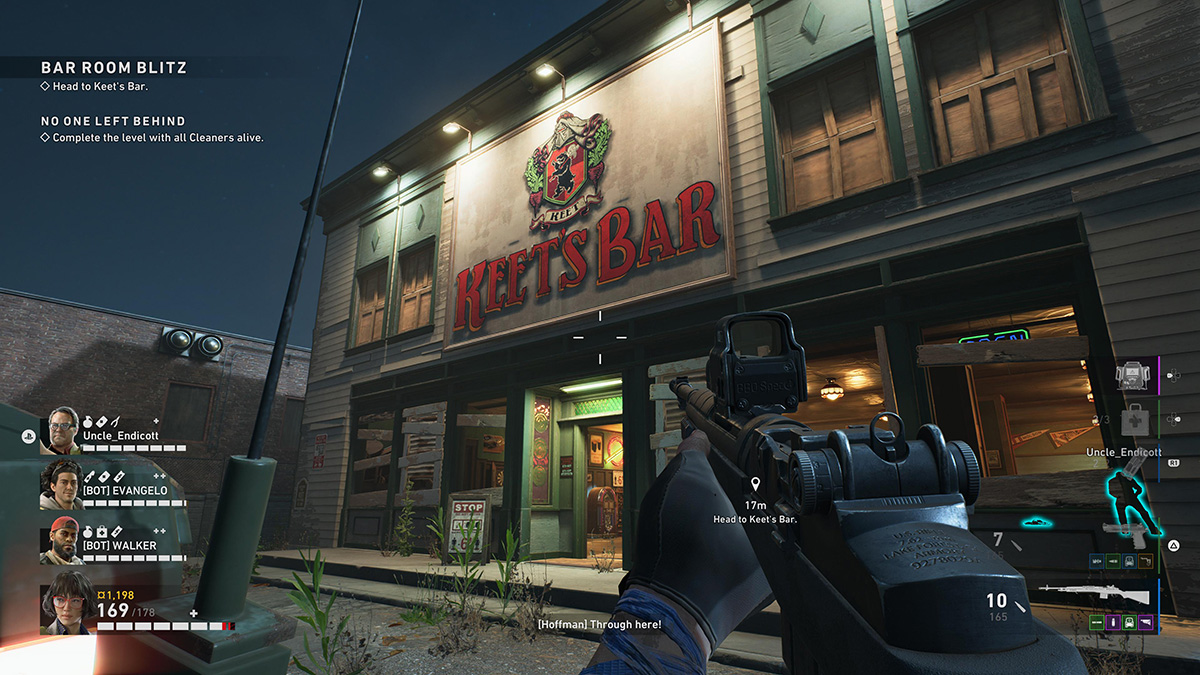Select the No One Left Behind objective
This screenshot has height=675, width=1200.
[112, 121]
